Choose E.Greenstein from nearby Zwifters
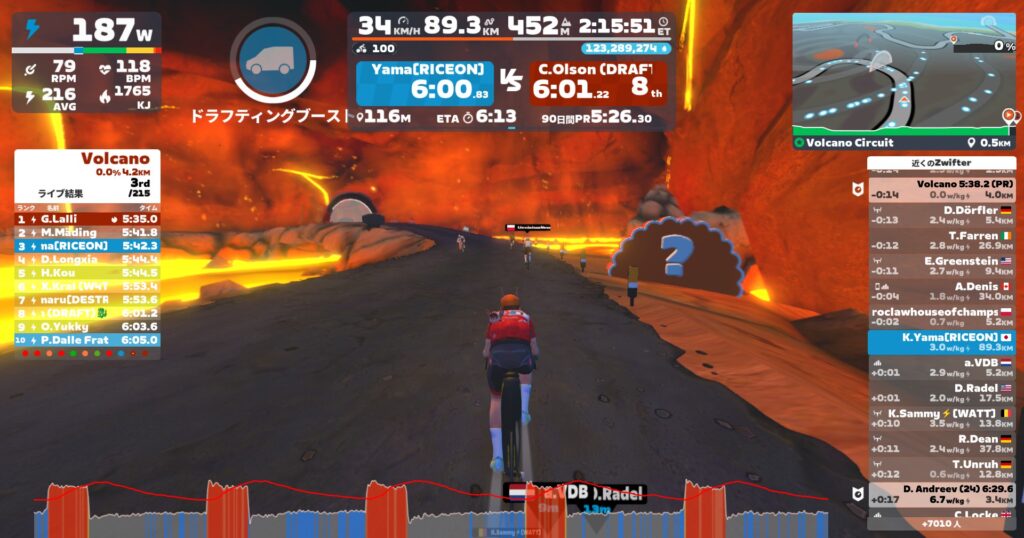The image size is (1024, 538). coord(940,265)
